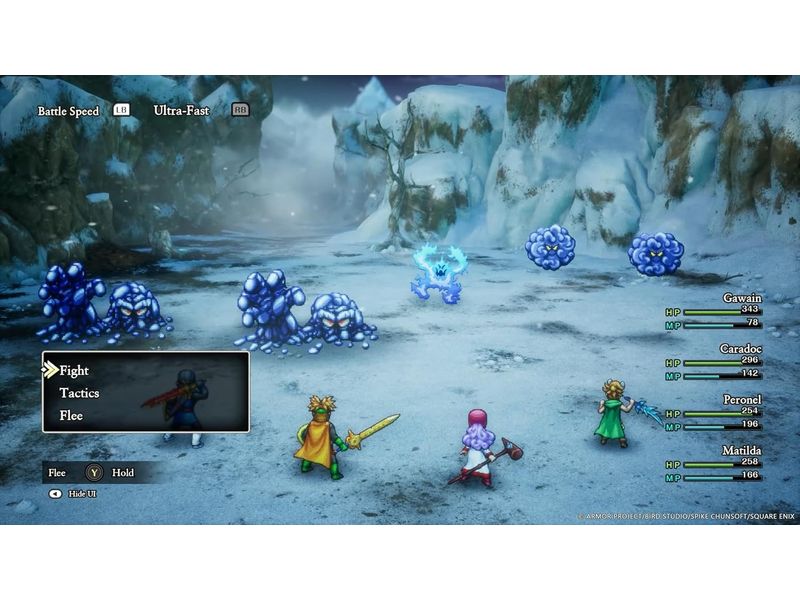Pick Flee from the battle menu
The width and height of the screenshot is (800, 600).
71,415
